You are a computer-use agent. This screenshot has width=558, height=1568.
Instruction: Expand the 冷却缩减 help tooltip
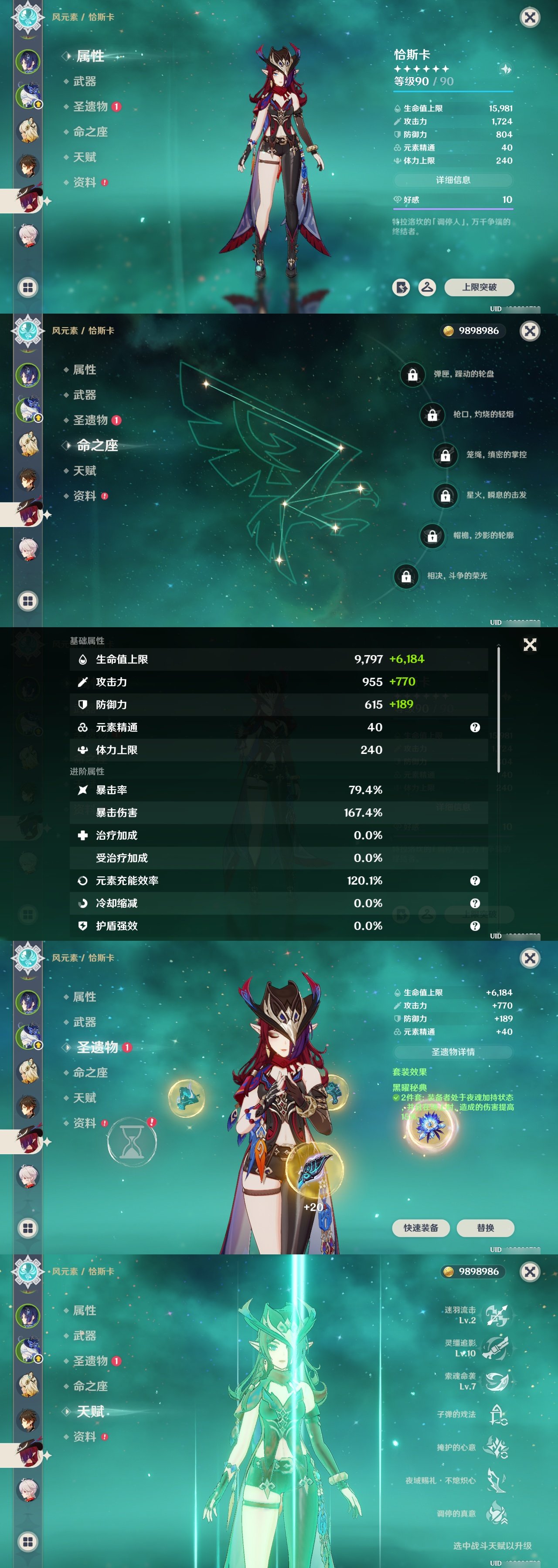pos(475,903)
